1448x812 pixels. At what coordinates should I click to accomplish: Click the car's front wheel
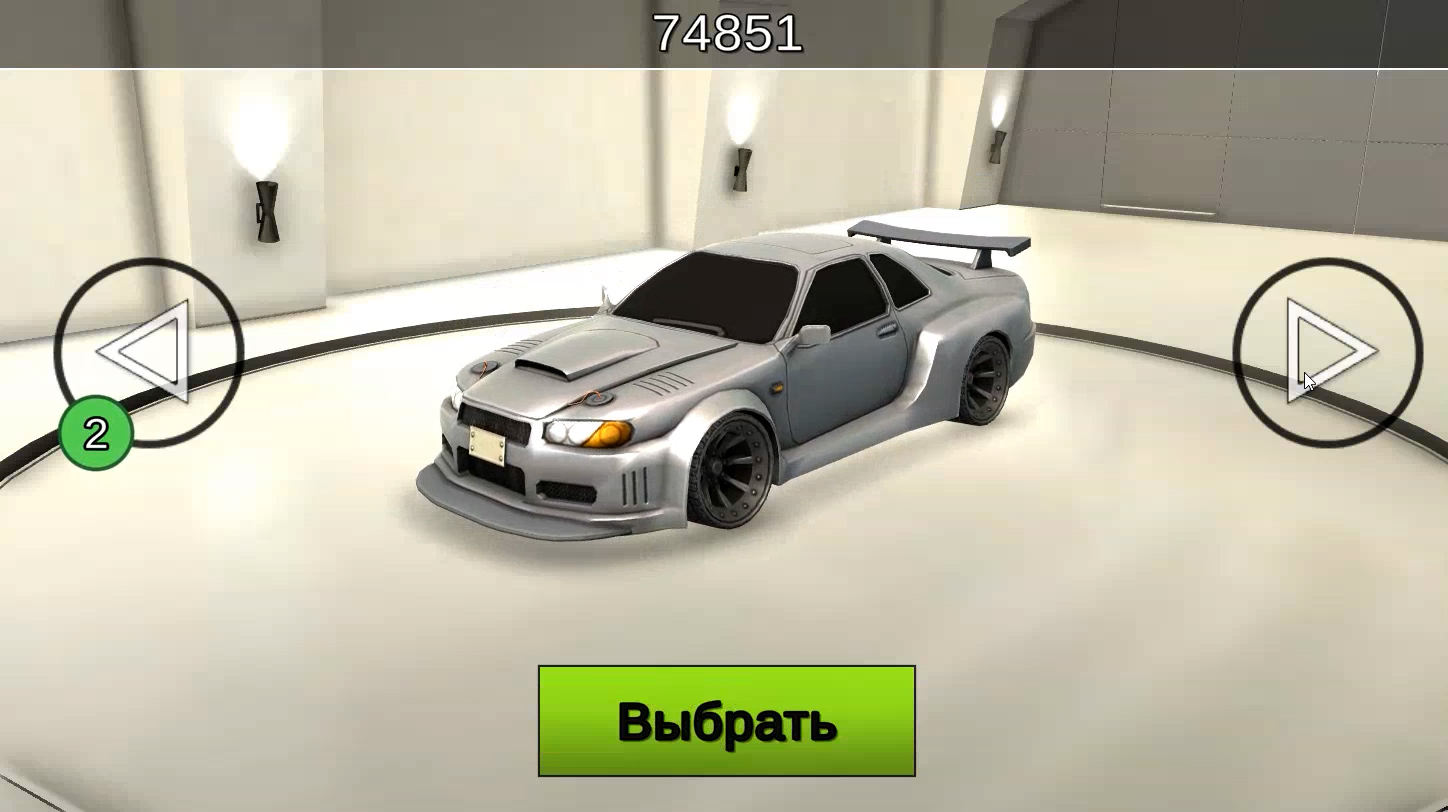[x=730, y=470]
